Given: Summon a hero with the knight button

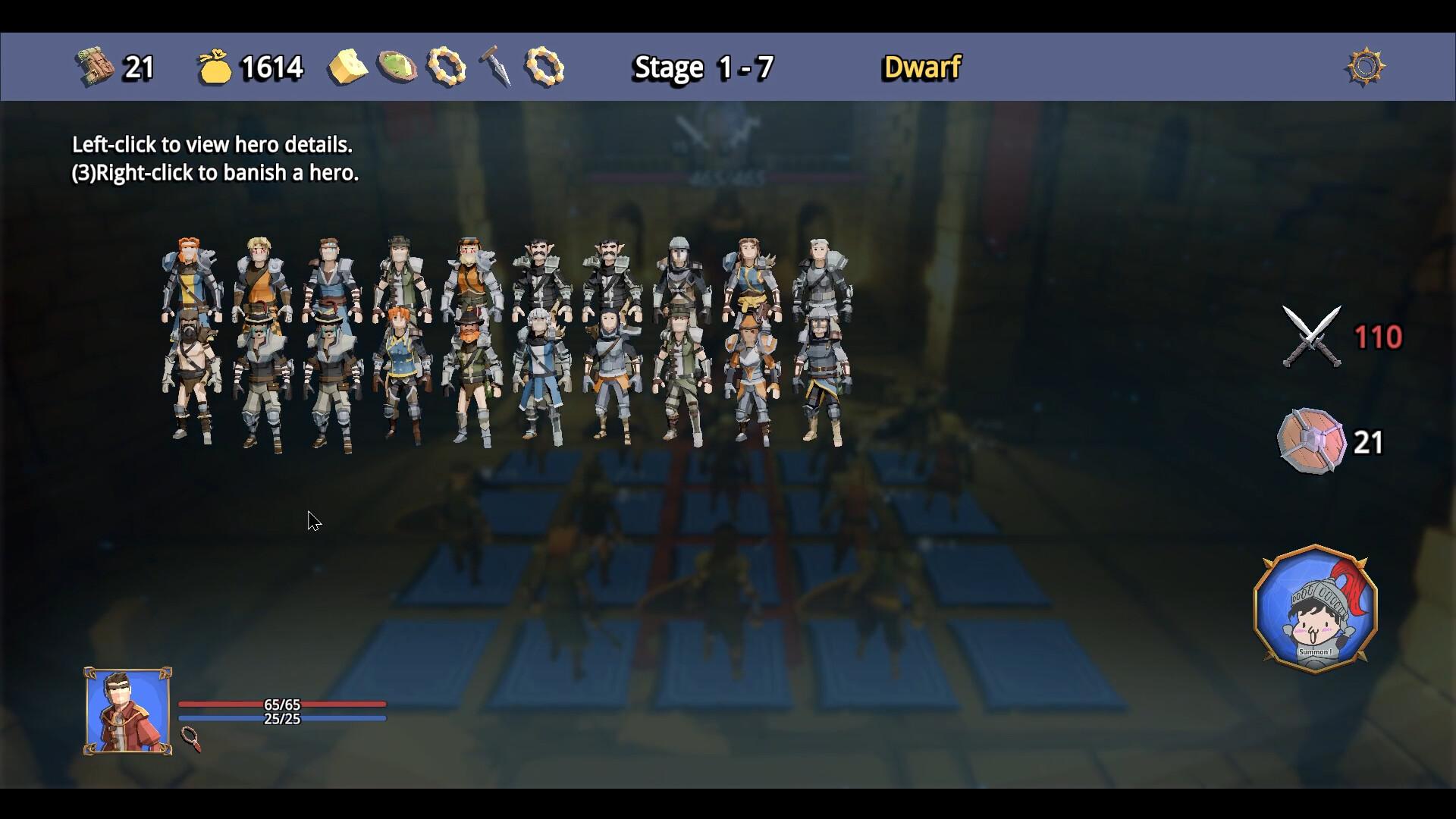Looking at the screenshot, I should pyautogui.click(x=1316, y=608).
